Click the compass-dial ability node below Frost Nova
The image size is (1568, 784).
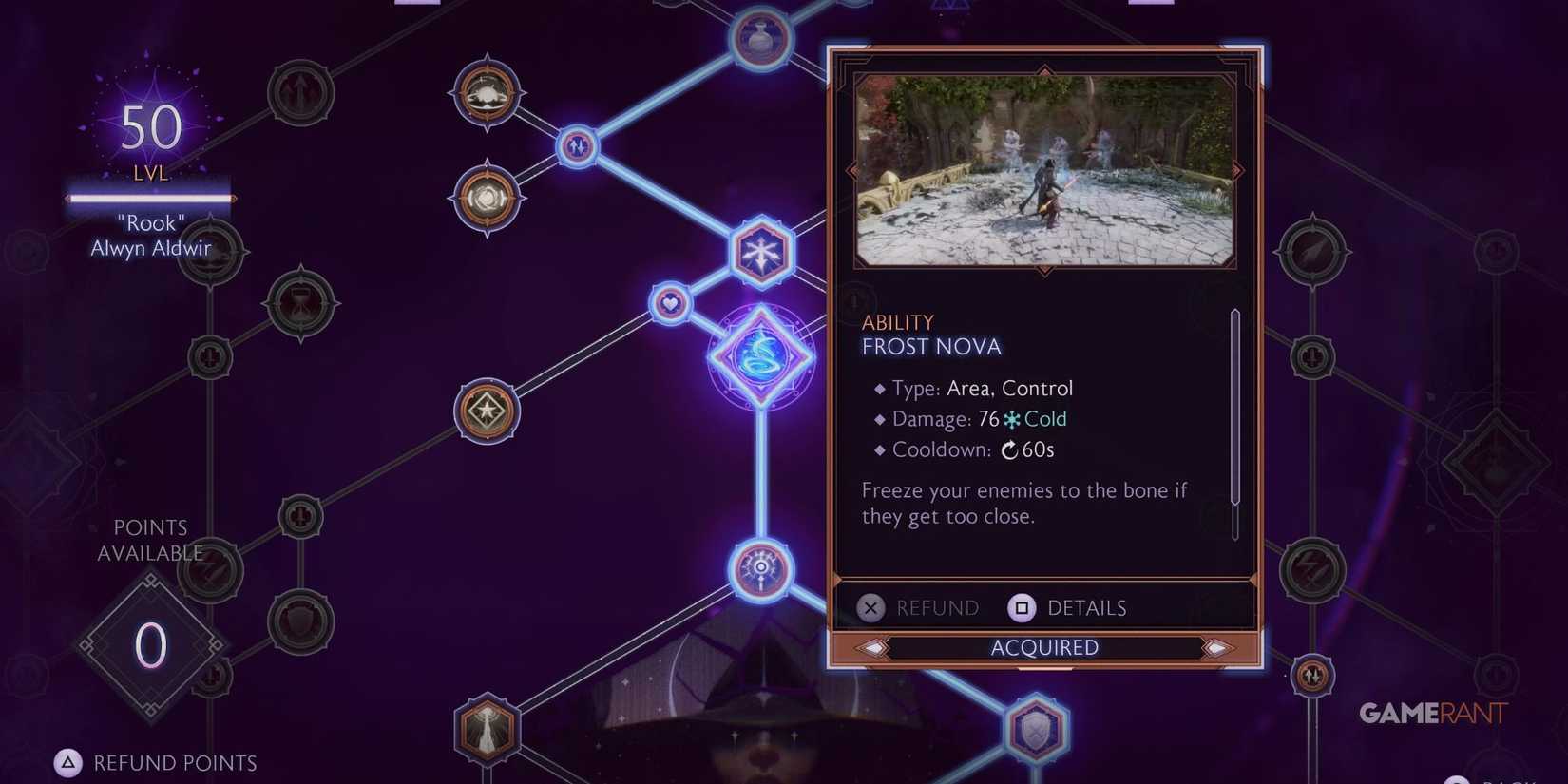[x=760, y=565]
